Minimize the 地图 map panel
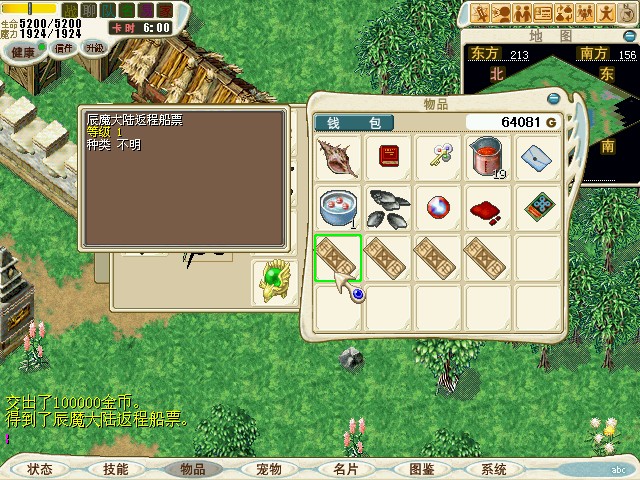This screenshot has width=640, height=480. pyautogui.click(x=629, y=34)
